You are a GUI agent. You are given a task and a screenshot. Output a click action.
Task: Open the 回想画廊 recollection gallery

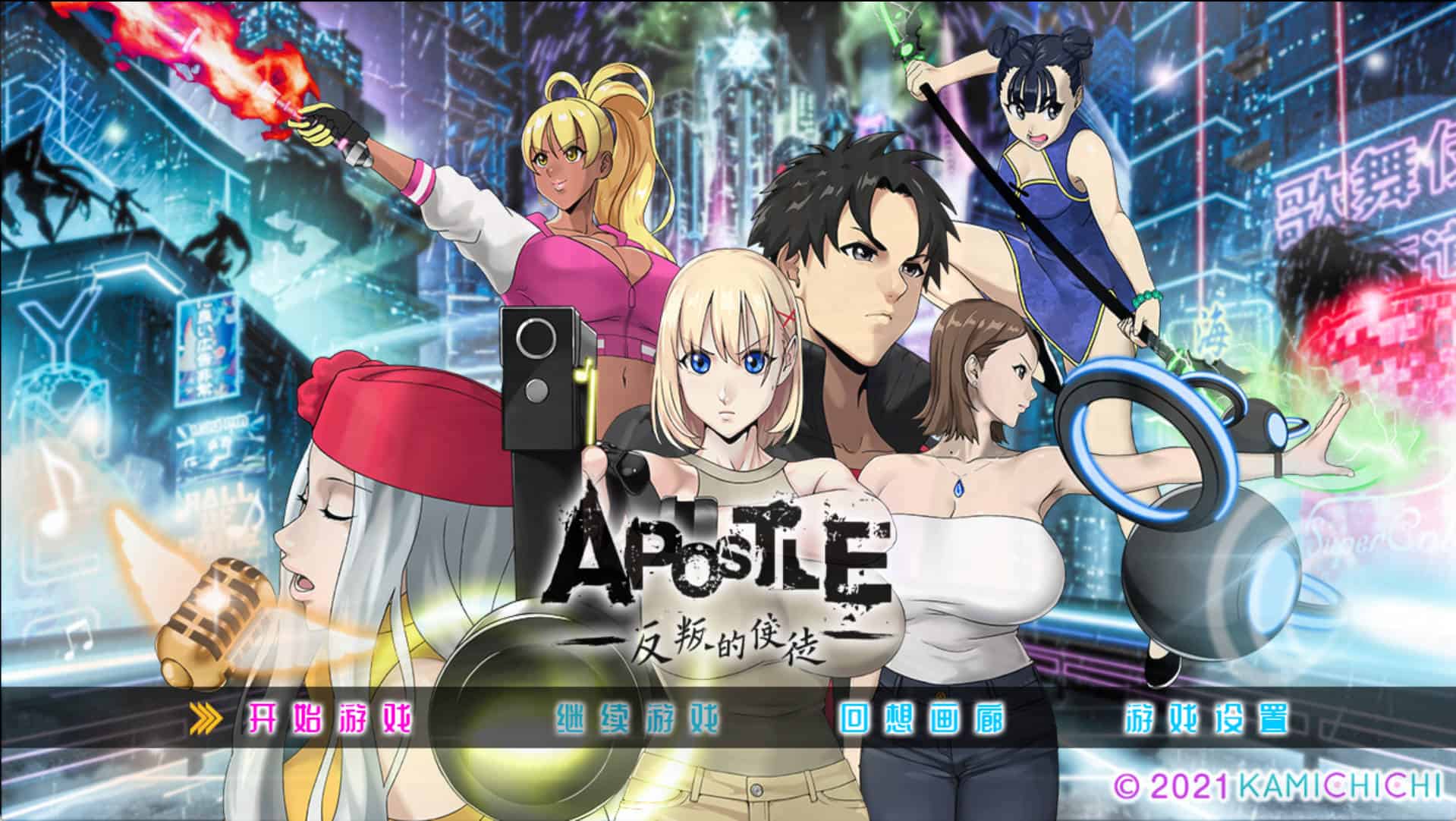tap(922, 719)
